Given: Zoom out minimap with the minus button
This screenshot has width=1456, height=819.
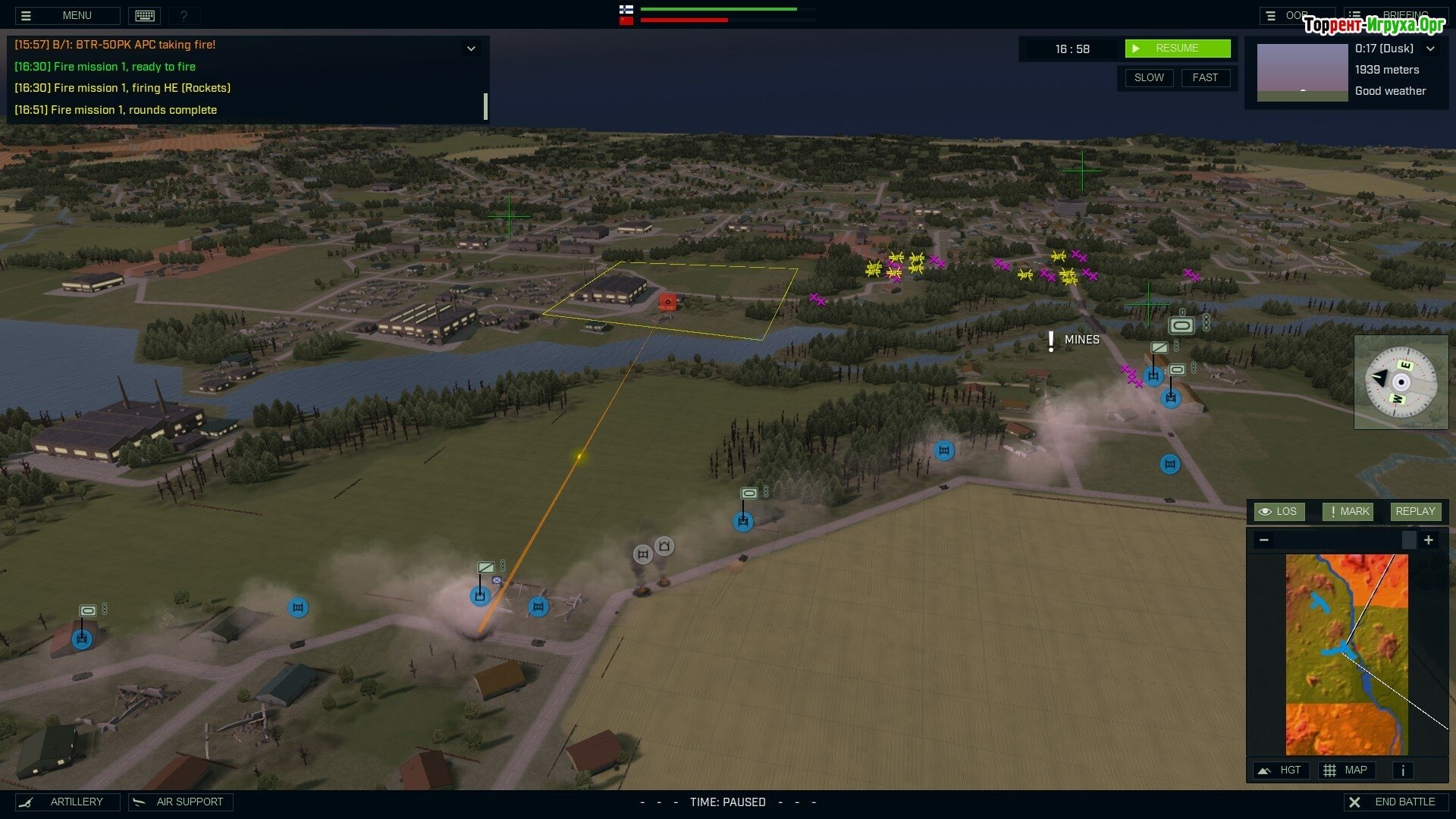Looking at the screenshot, I should click(1264, 540).
